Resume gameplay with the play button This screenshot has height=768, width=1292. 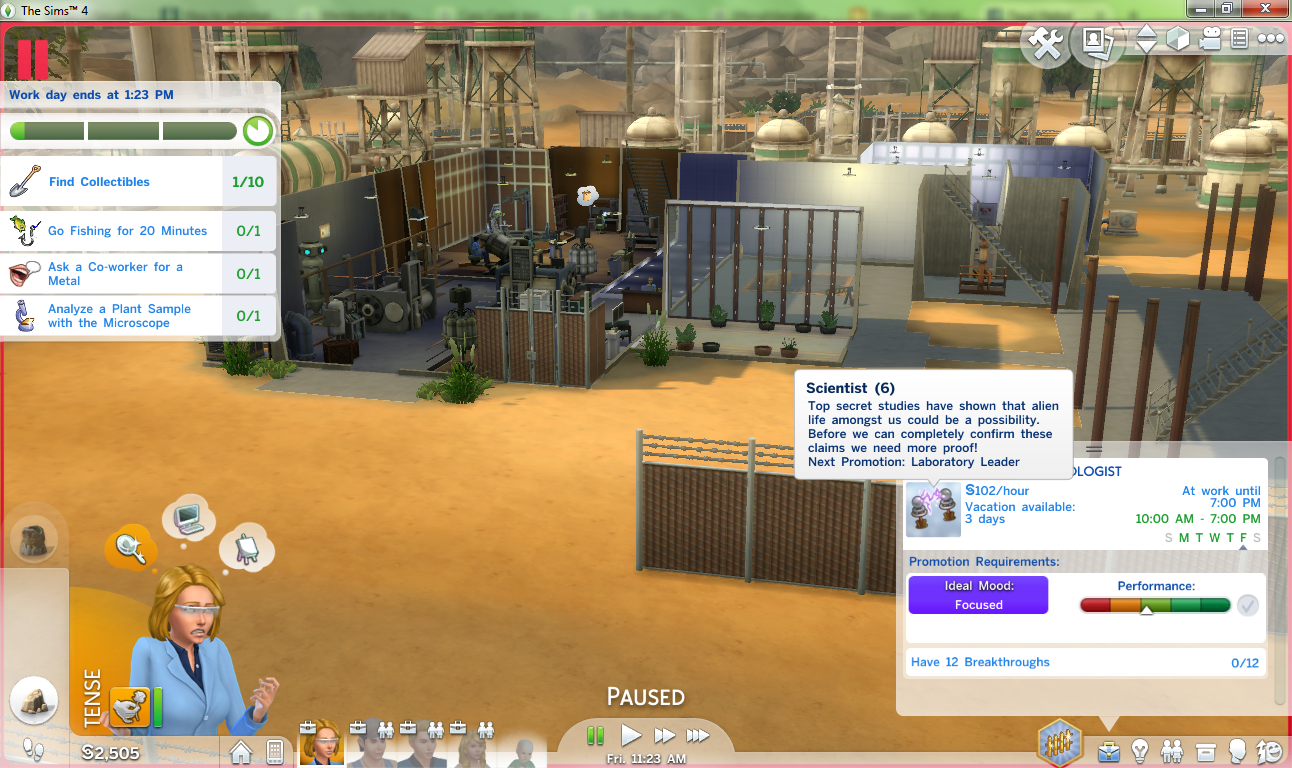tap(631, 735)
